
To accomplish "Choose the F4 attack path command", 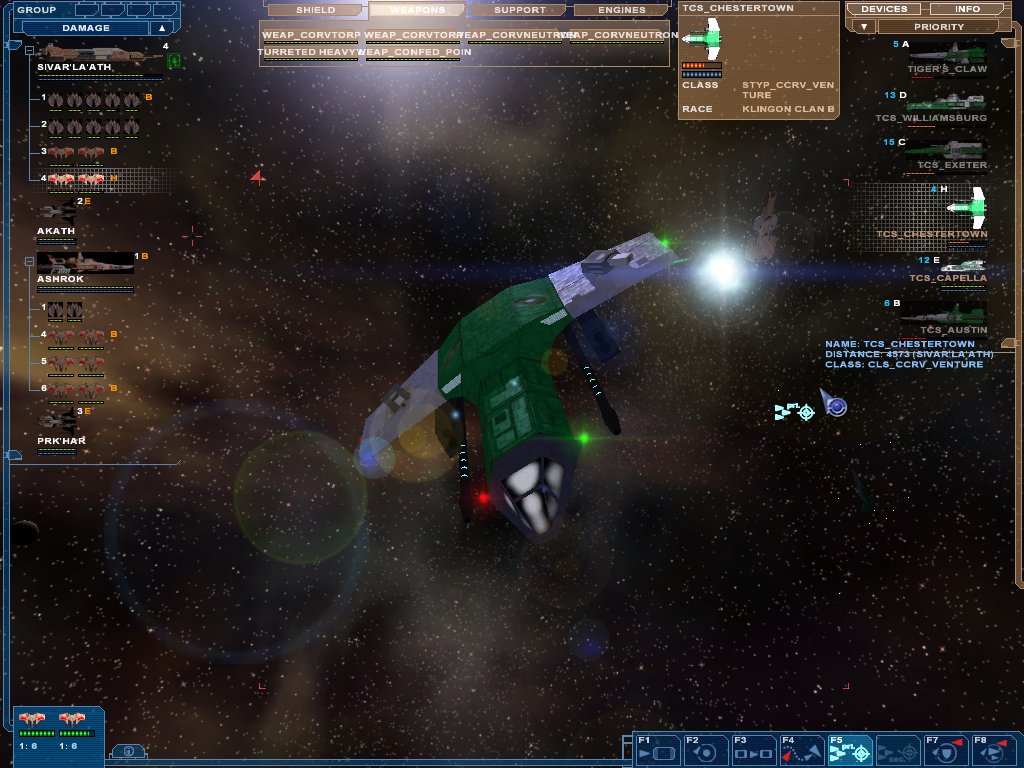I will click(801, 749).
